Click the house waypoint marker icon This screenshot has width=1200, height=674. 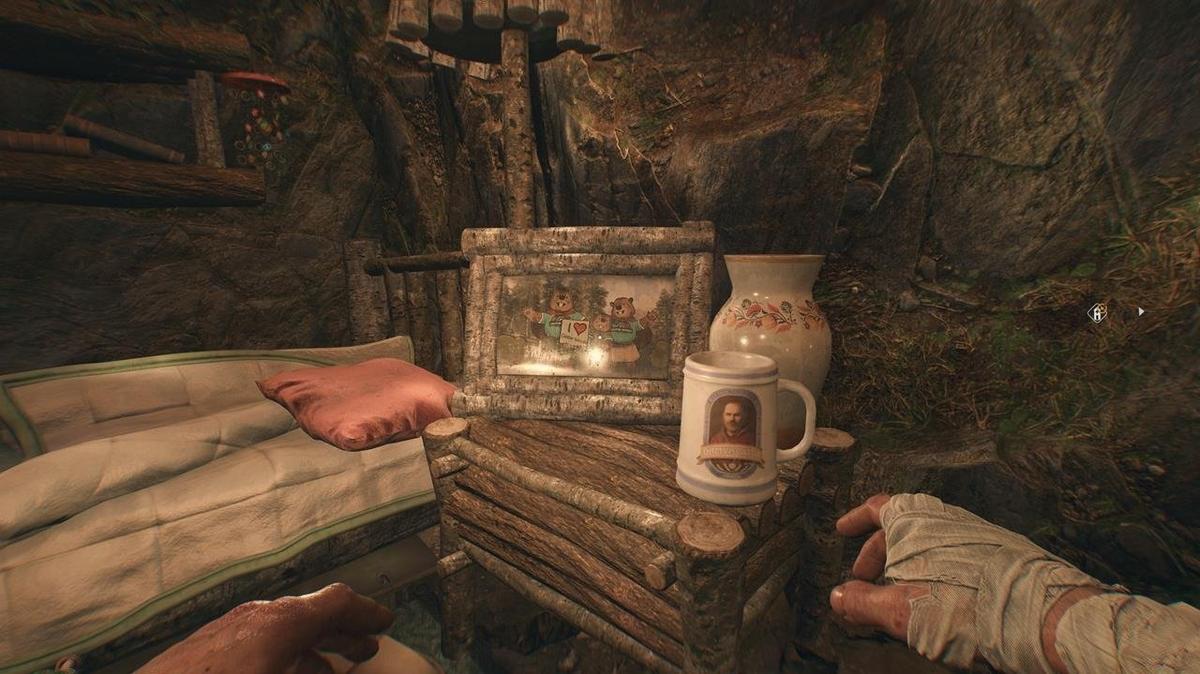(x=1097, y=313)
